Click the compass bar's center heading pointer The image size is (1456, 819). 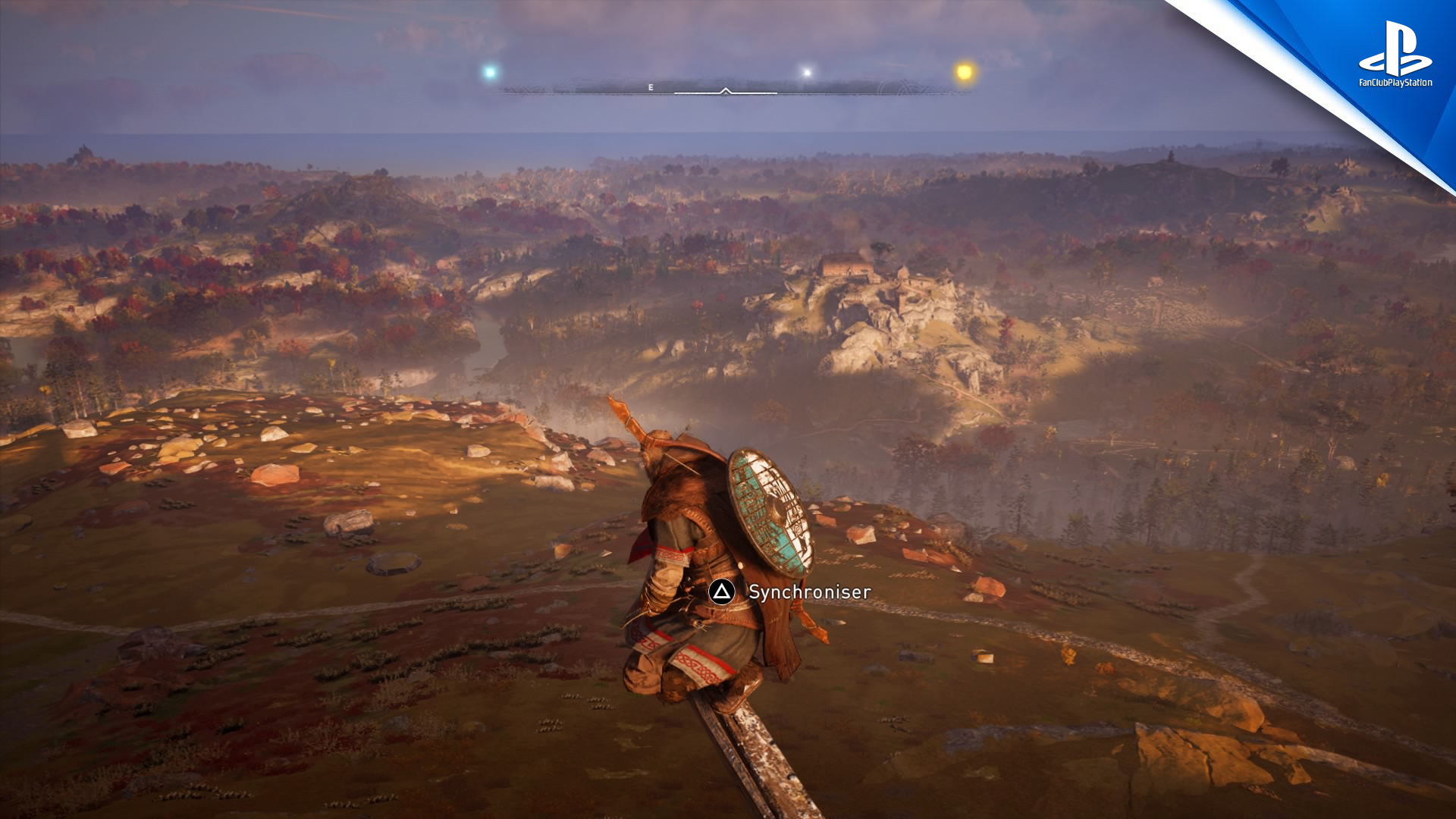[726, 91]
